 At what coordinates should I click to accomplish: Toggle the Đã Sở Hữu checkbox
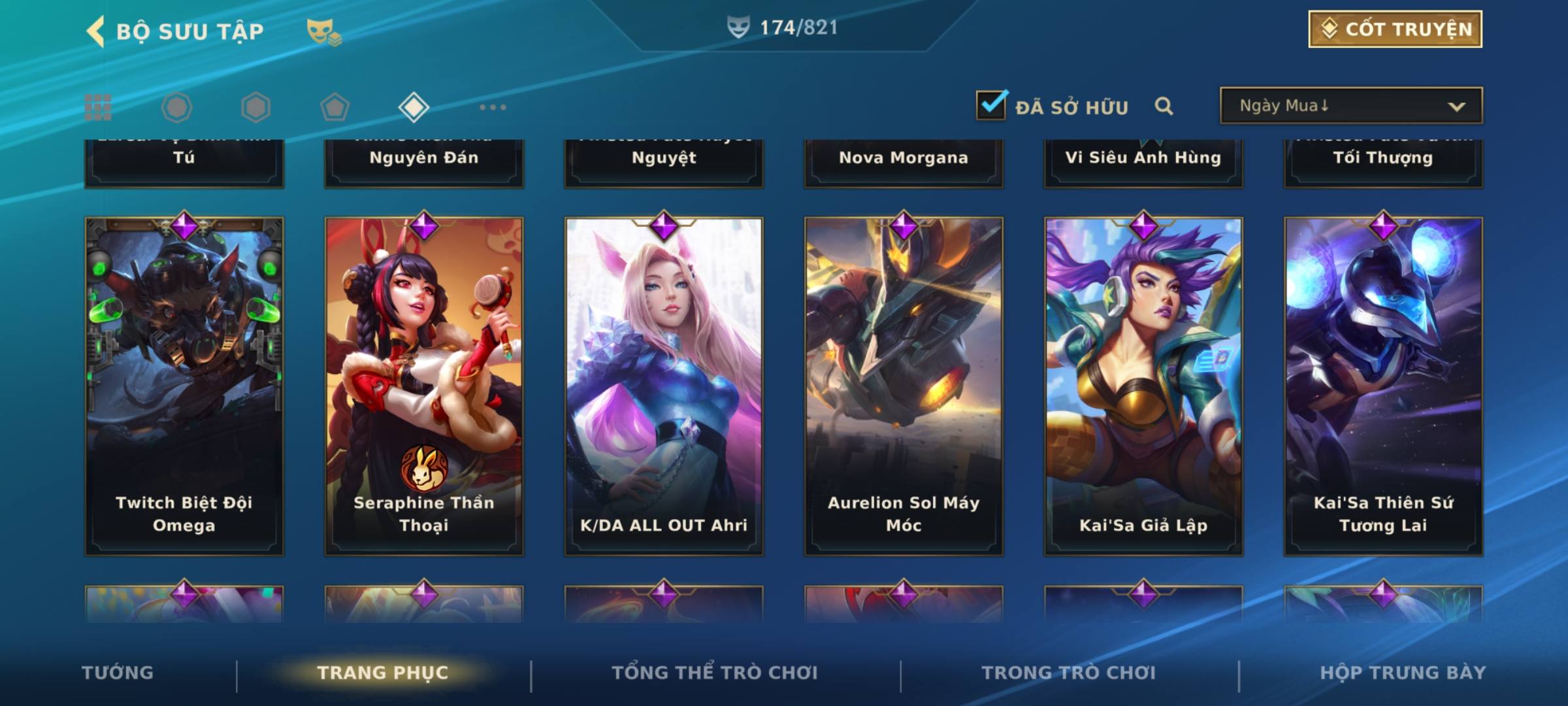tap(991, 105)
